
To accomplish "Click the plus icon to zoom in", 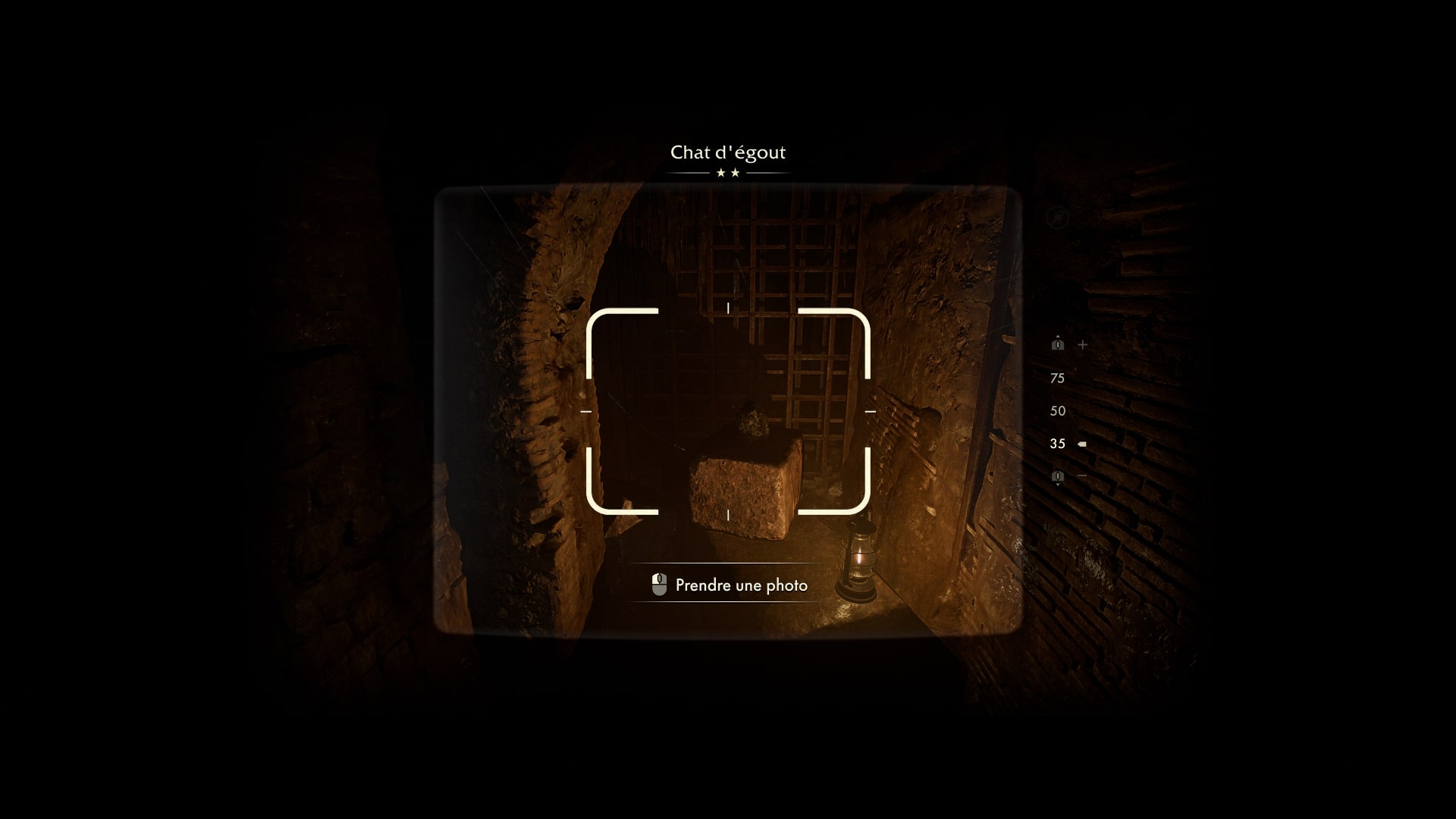I will (1082, 345).
